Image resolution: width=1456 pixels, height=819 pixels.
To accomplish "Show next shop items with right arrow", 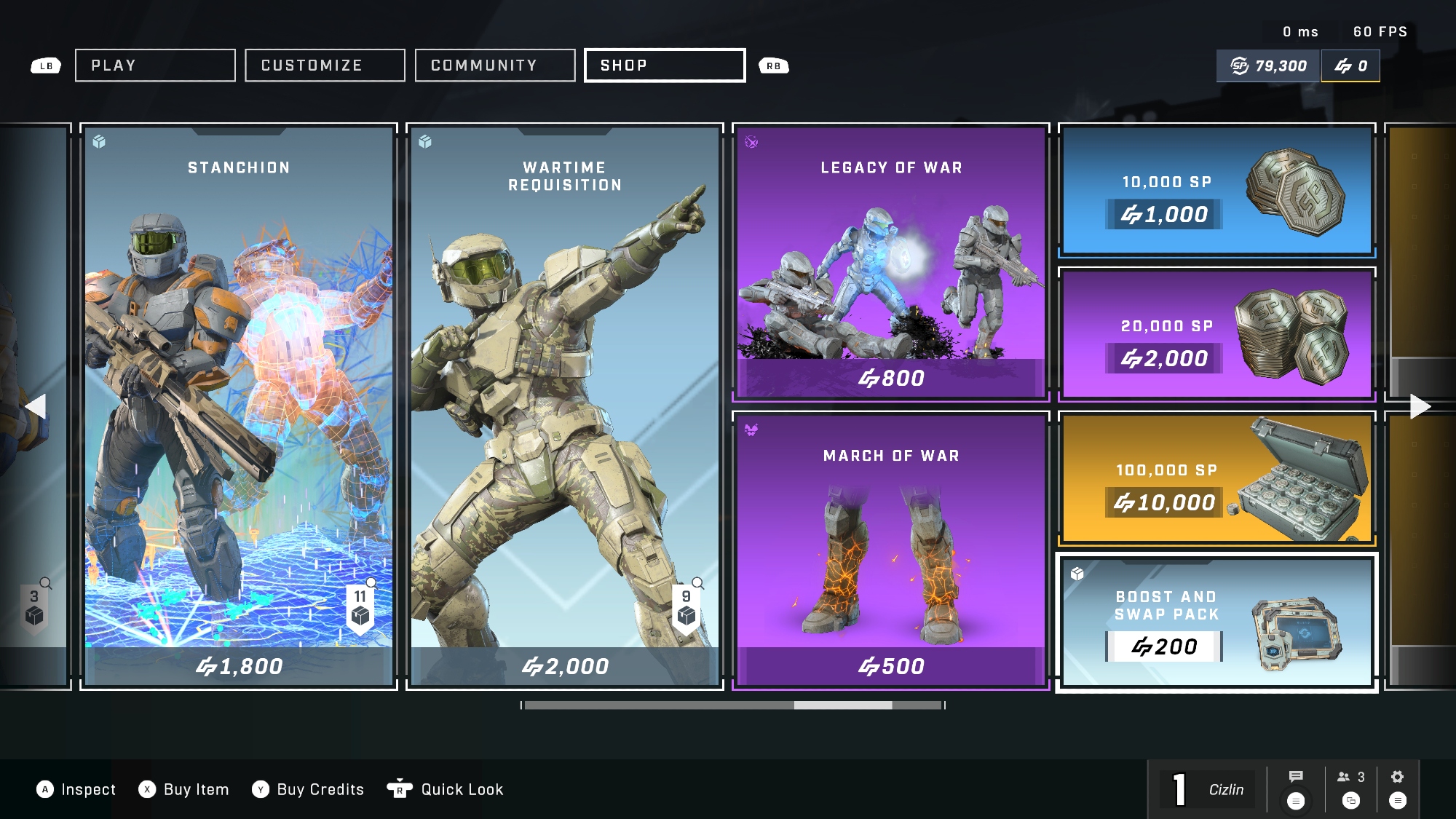I will tap(1420, 406).
